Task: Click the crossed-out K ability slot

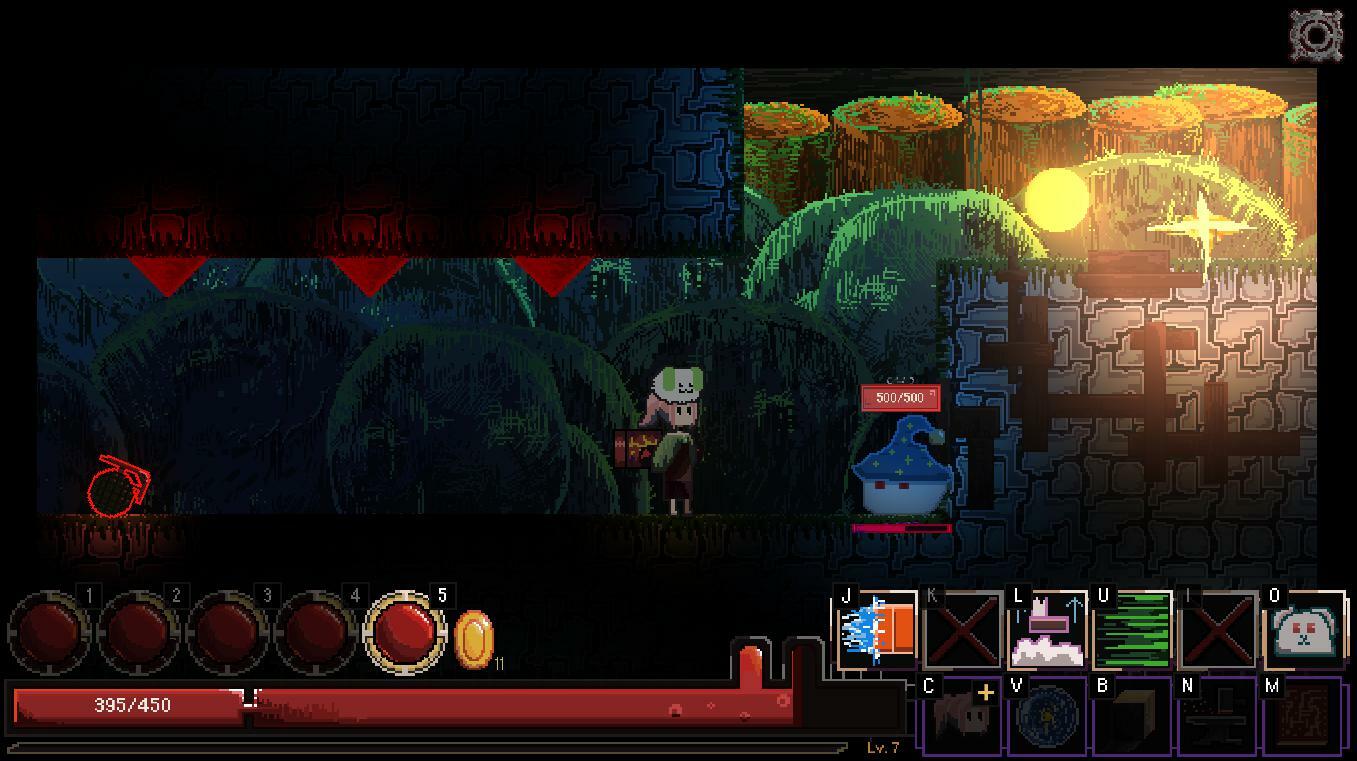Action: [x=963, y=630]
